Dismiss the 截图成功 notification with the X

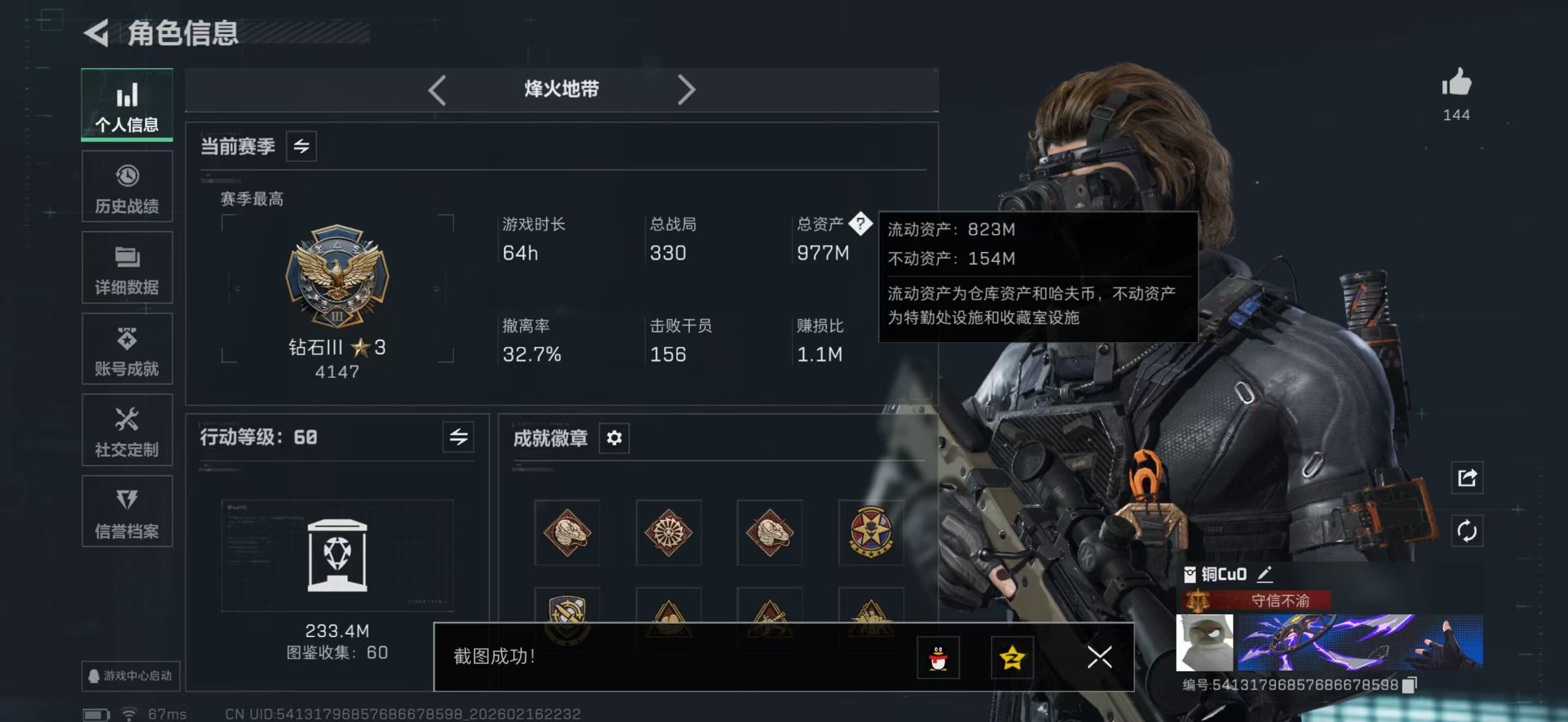click(x=1099, y=658)
